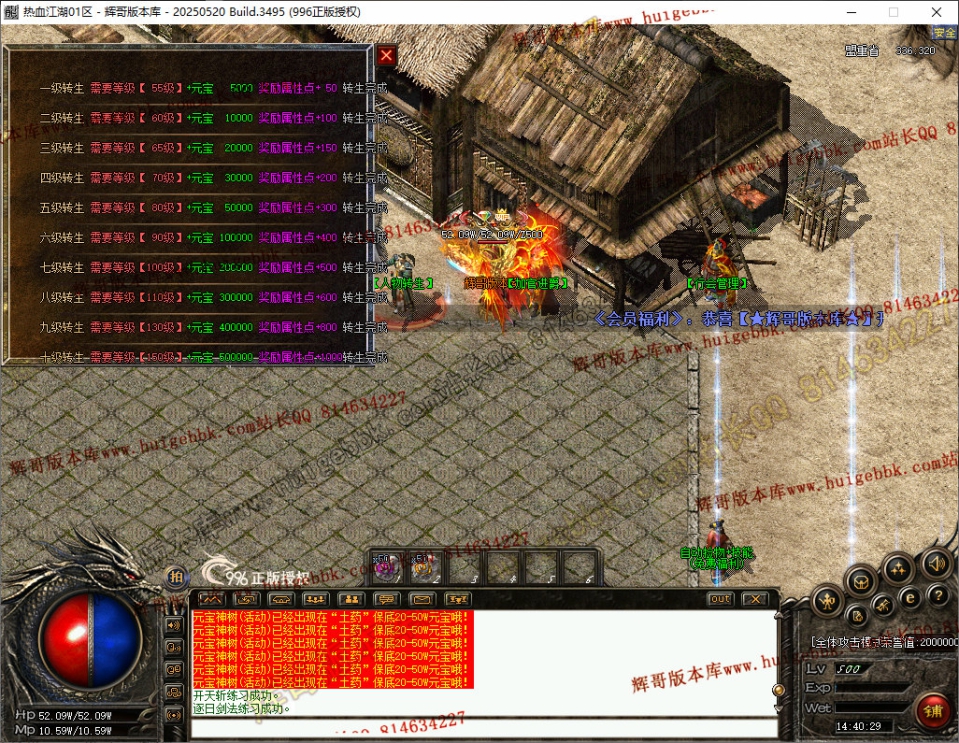This screenshot has height=743, width=959.
Task: Click the round 拍 auction button
Action: pyautogui.click(x=176, y=577)
